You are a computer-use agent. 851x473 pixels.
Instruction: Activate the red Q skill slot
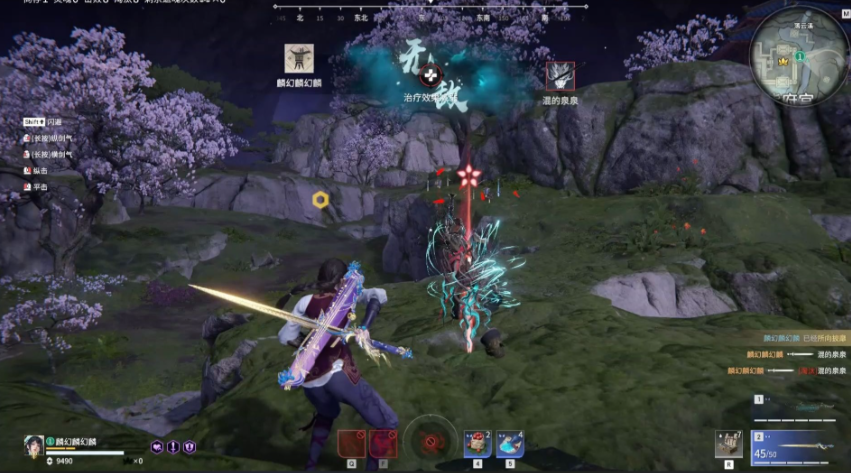click(x=351, y=443)
